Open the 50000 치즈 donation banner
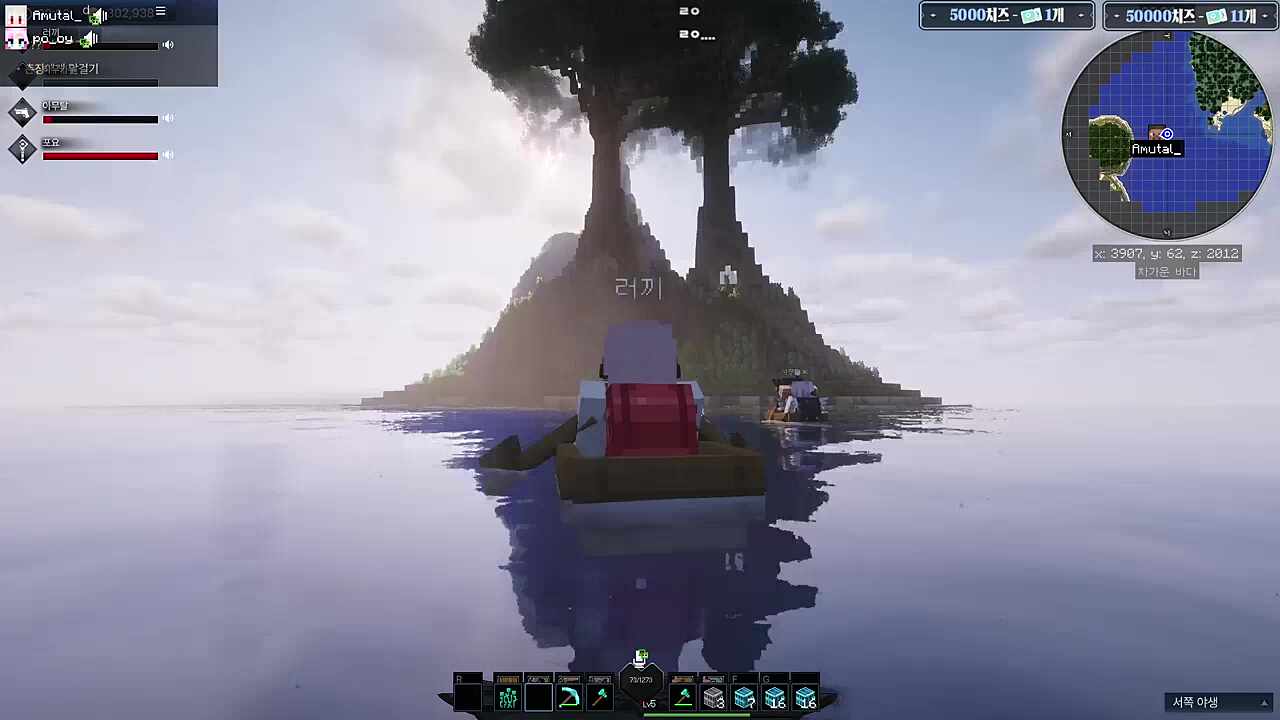The height and width of the screenshot is (720, 1280). click(x=1190, y=16)
